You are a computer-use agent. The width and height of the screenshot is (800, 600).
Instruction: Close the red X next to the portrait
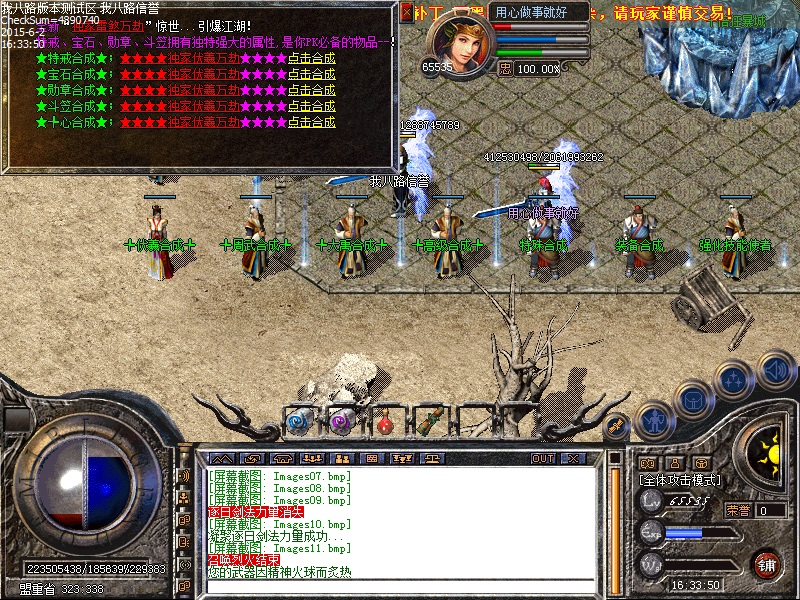pyautogui.click(x=406, y=12)
